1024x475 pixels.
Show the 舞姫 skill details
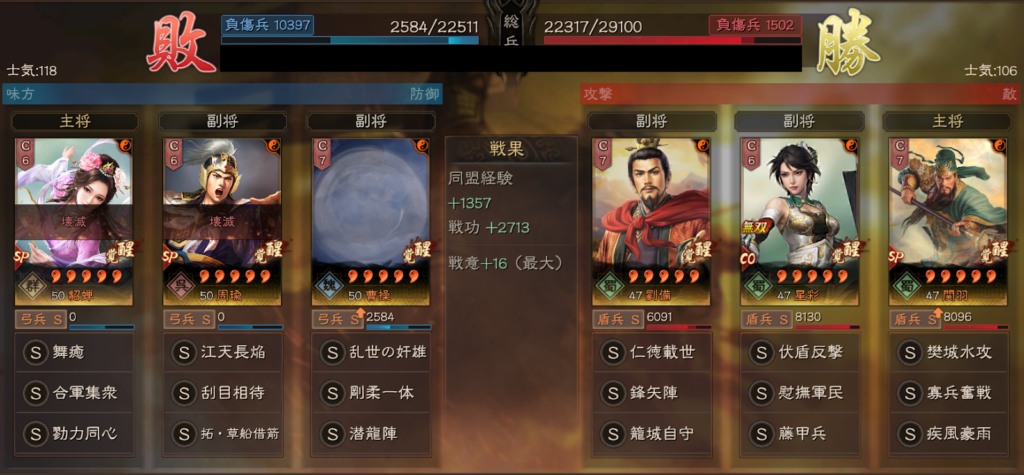pos(74,352)
